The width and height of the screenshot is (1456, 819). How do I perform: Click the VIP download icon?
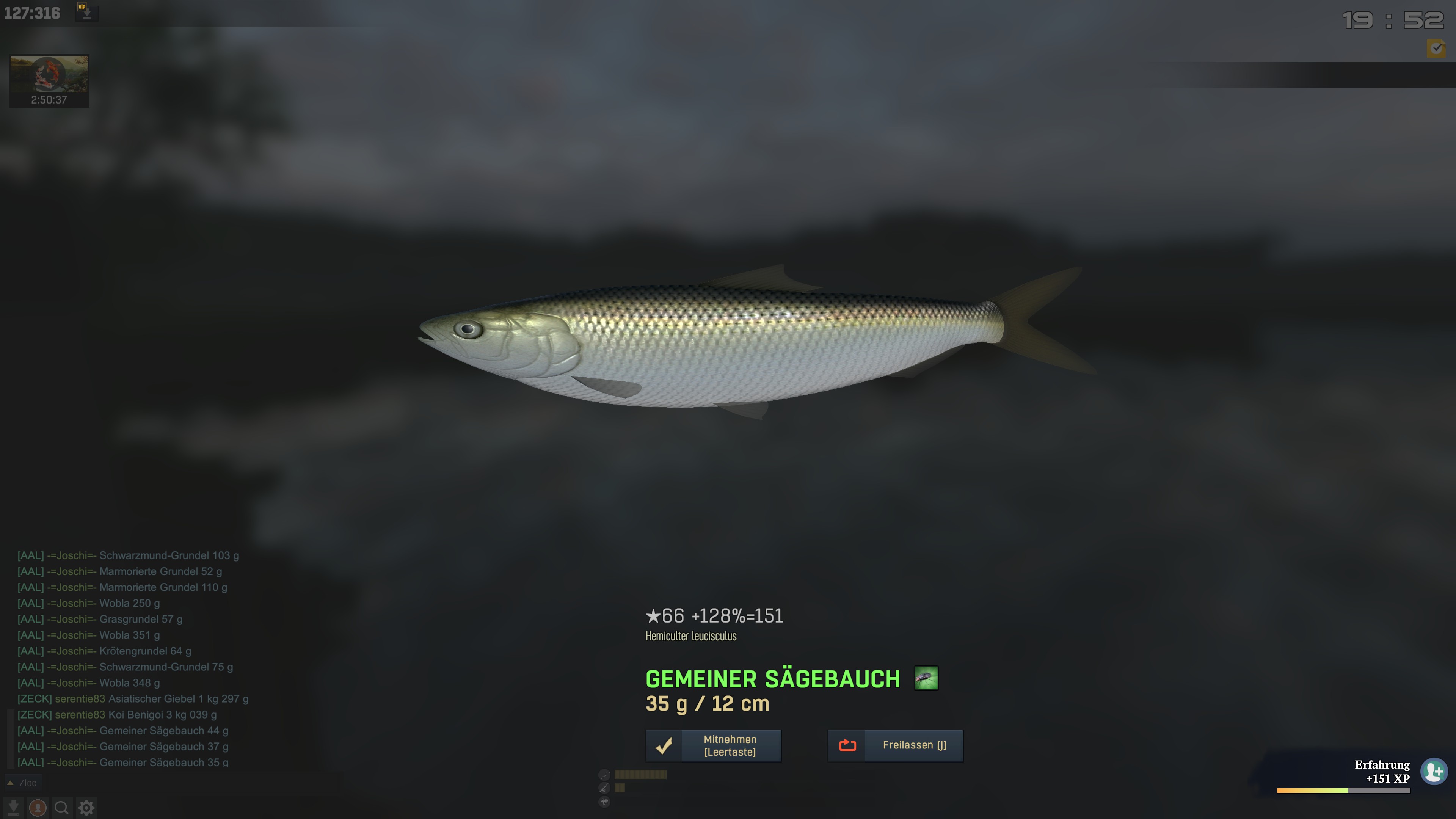tap(86, 12)
